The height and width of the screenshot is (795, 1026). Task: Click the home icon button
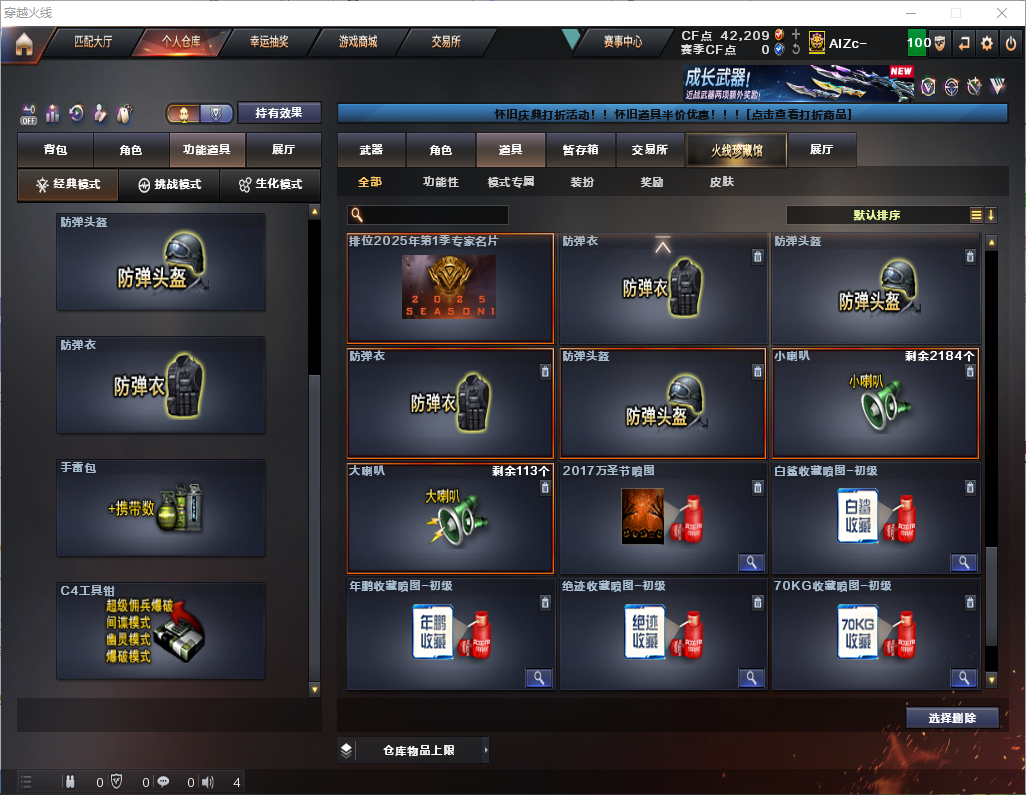tap(24, 43)
